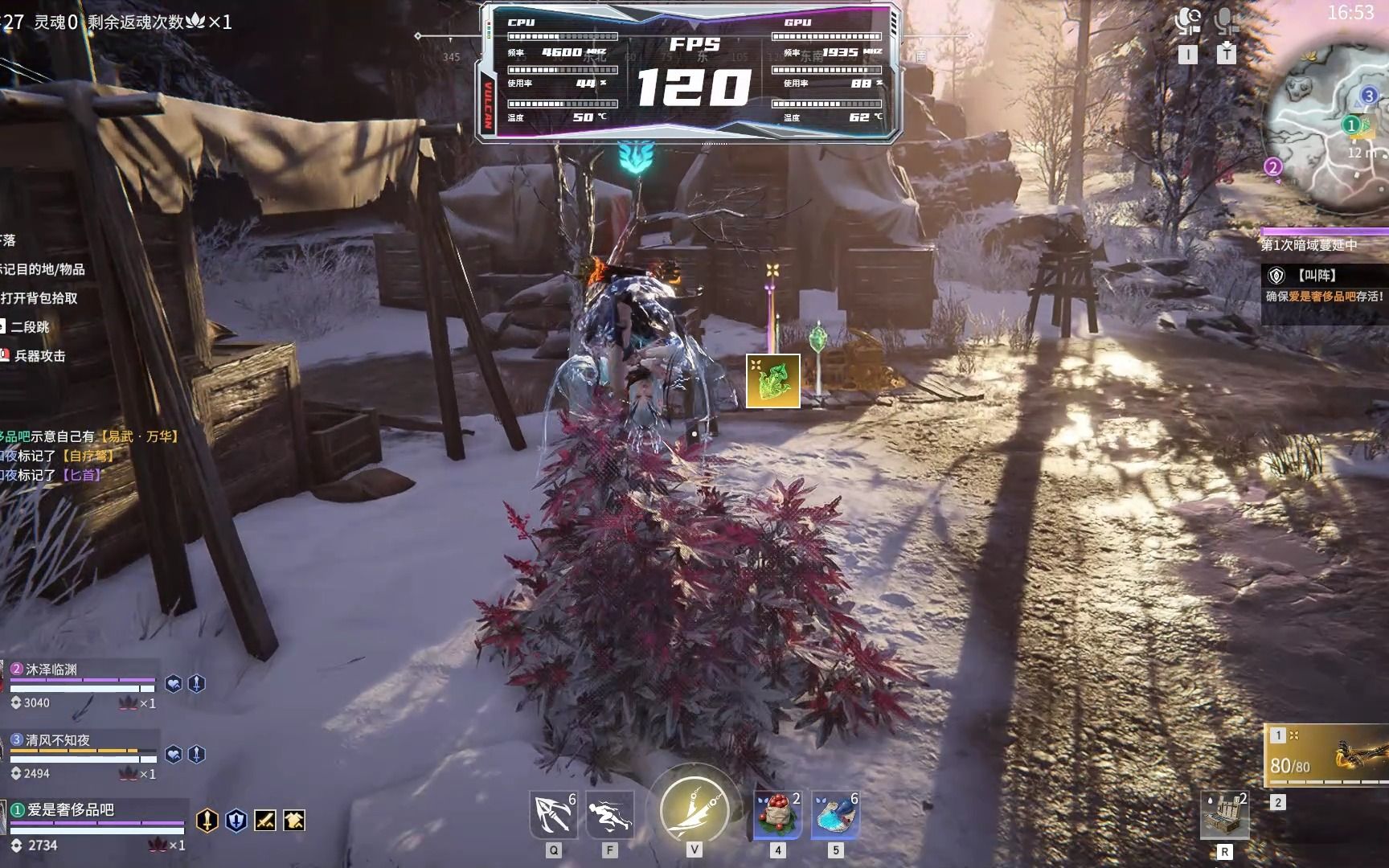Pick up the green jade loot icon
The image size is (1389, 868).
[772, 381]
